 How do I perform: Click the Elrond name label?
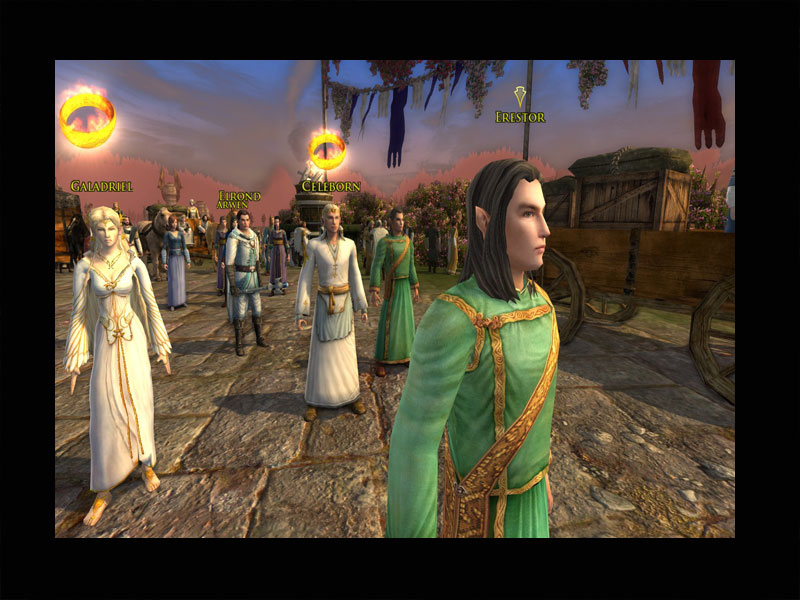click(x=240, y=196)
